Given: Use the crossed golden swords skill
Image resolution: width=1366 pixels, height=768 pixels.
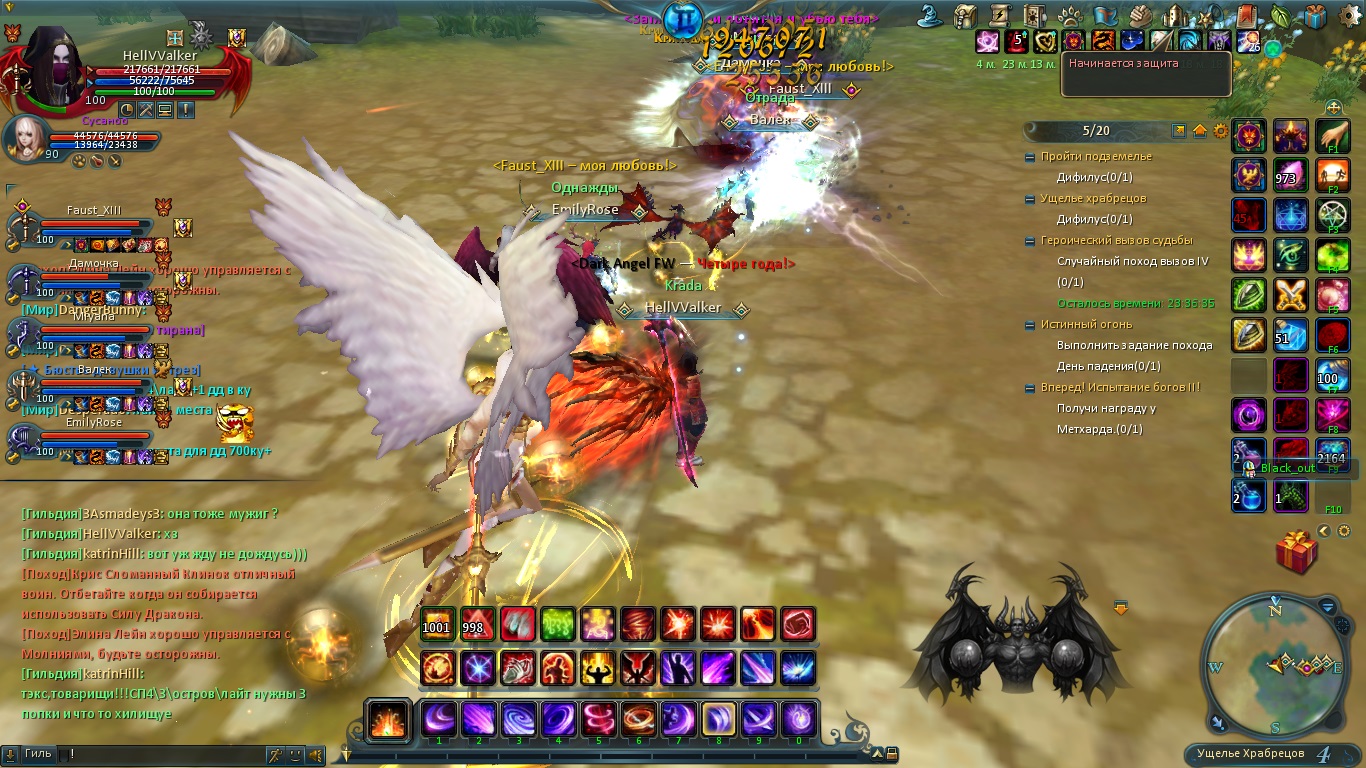Looking at the screenshot, I should click(1290, 295).
